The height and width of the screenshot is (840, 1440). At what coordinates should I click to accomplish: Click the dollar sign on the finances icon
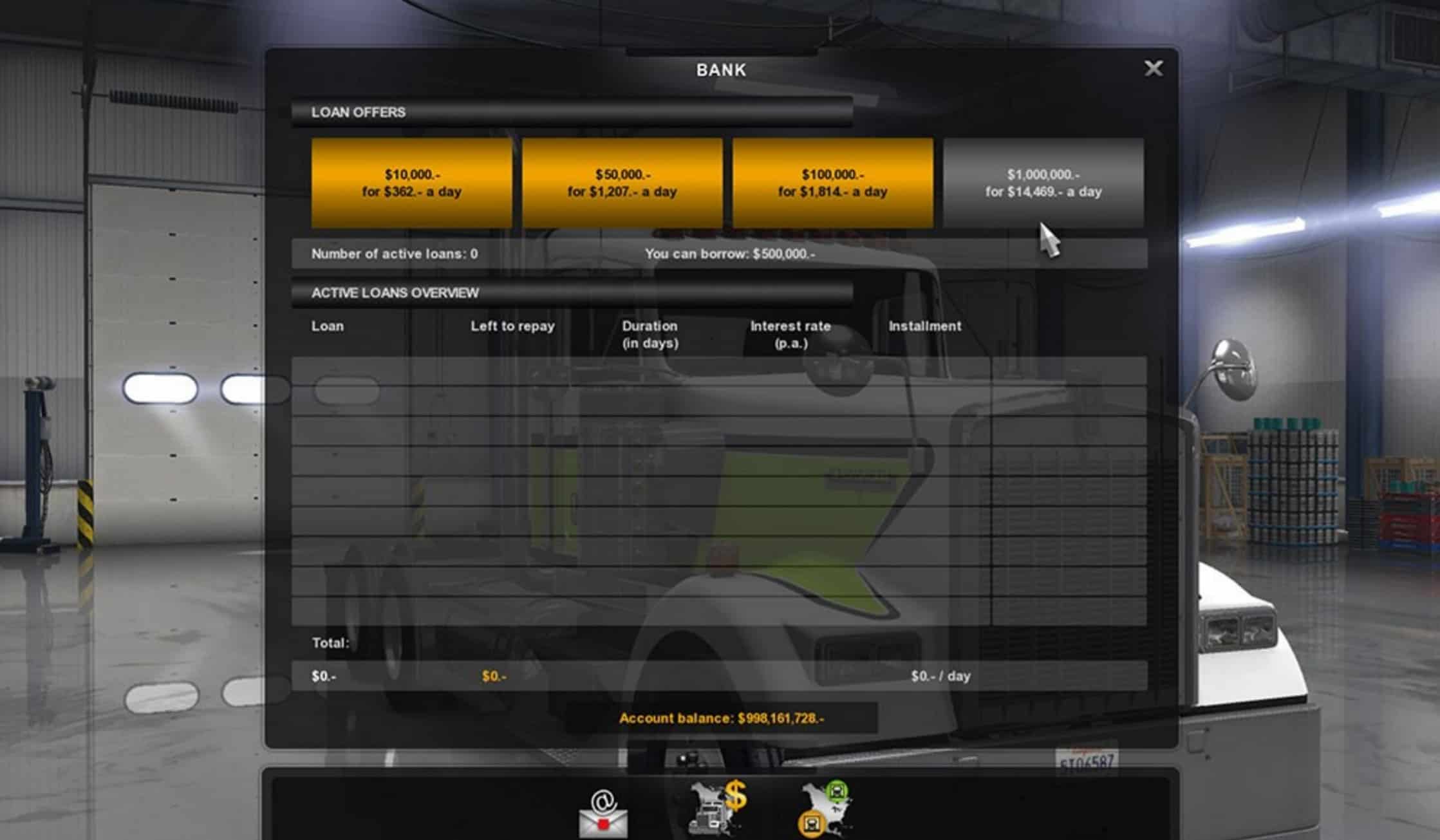(736, 797)
